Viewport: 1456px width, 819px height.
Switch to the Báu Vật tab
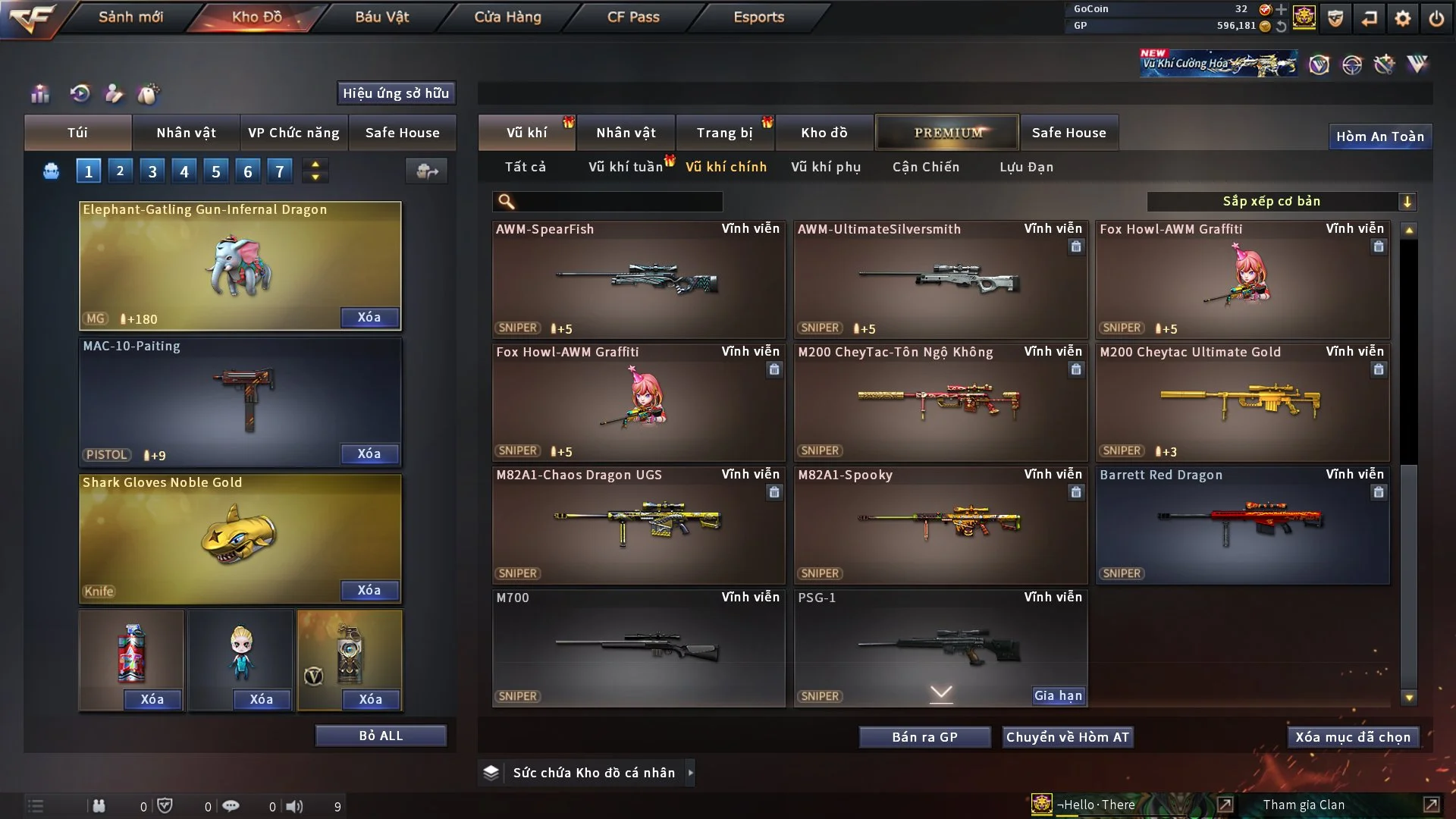381,17
